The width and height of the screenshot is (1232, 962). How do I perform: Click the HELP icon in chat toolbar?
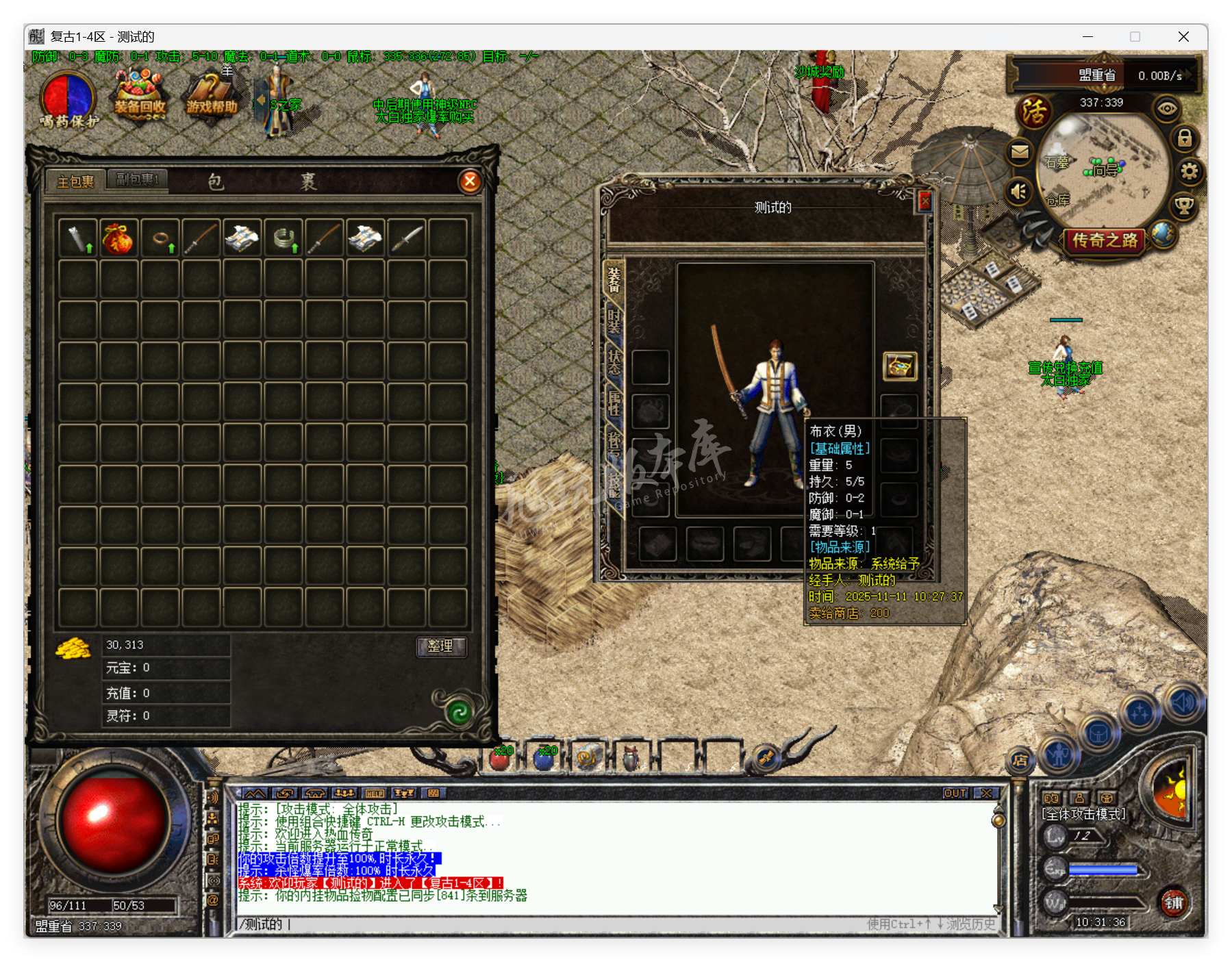(373, 793)
